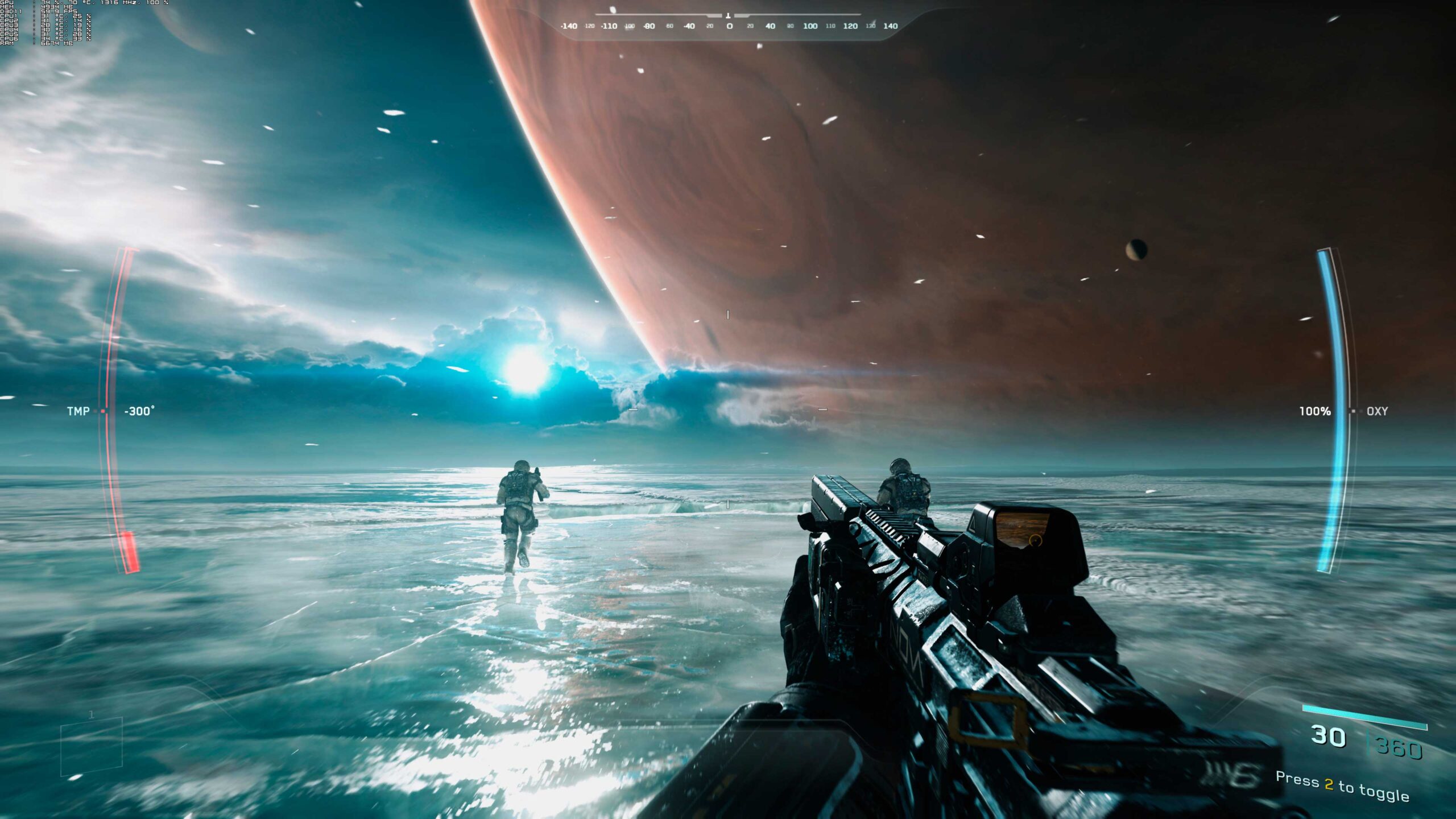Select the -300° temperature readout
This screenshot has height=819, width=1456.
click(139, 411)
